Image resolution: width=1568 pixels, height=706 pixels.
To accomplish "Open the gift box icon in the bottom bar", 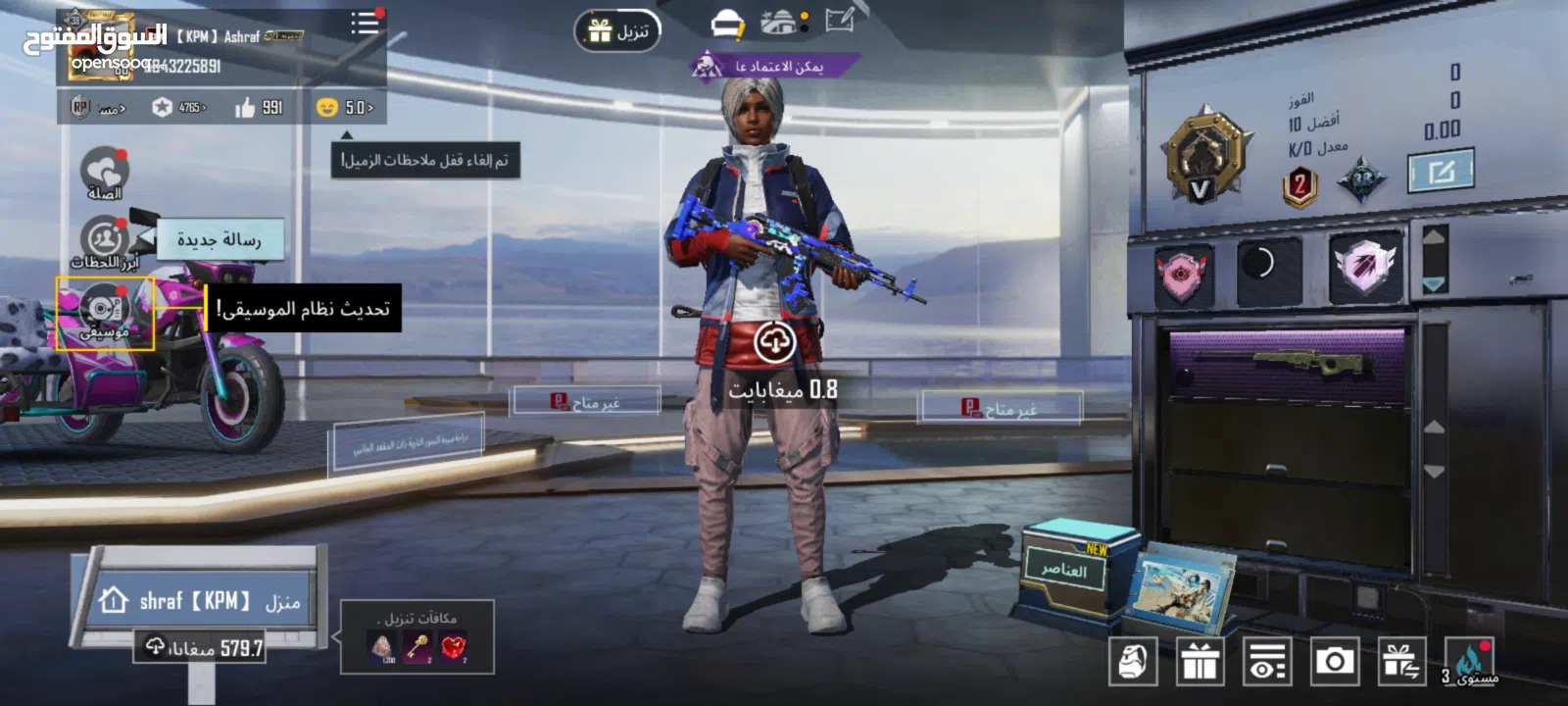I will click(1200, 662).
